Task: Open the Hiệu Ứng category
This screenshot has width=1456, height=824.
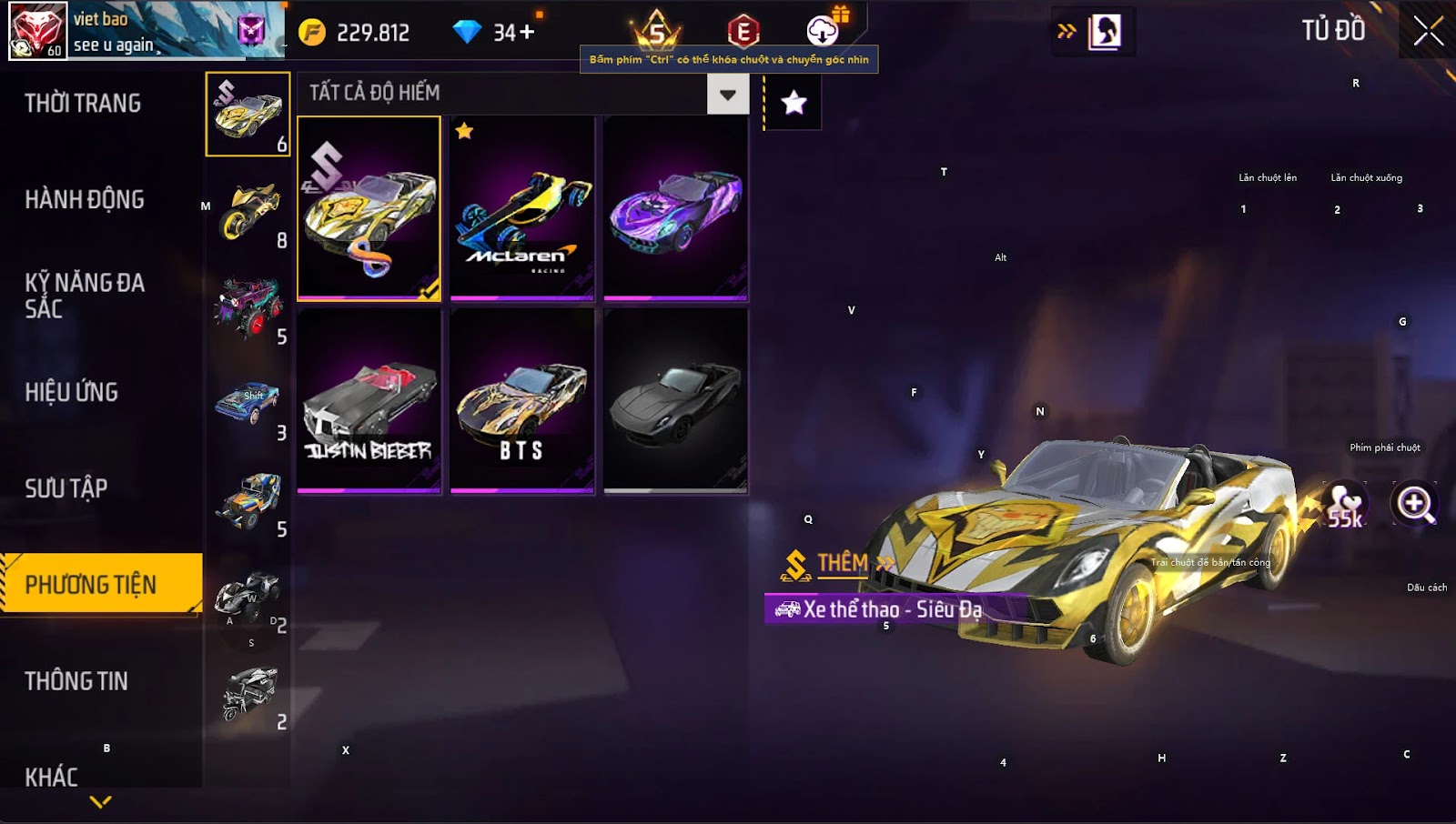Action: coord(72,392)
